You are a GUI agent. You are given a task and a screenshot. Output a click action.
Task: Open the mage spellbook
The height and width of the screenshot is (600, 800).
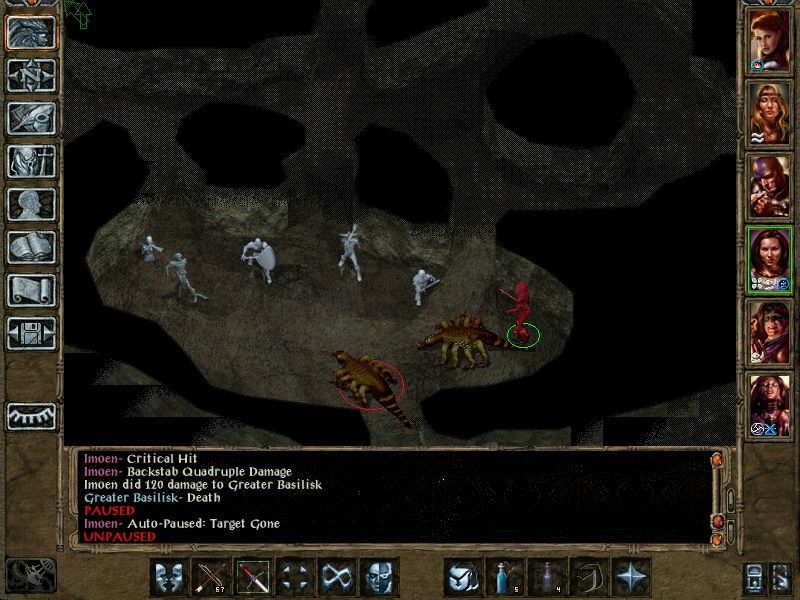click(x=32, y=247)
